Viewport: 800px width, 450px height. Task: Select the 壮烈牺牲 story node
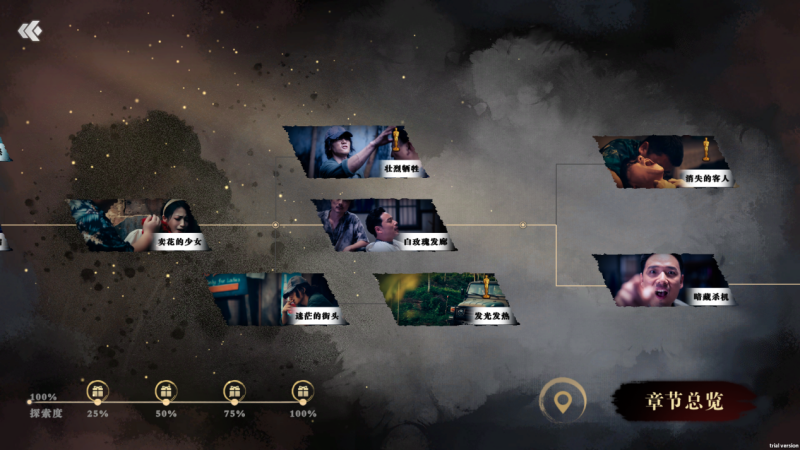tap(357, 152)
